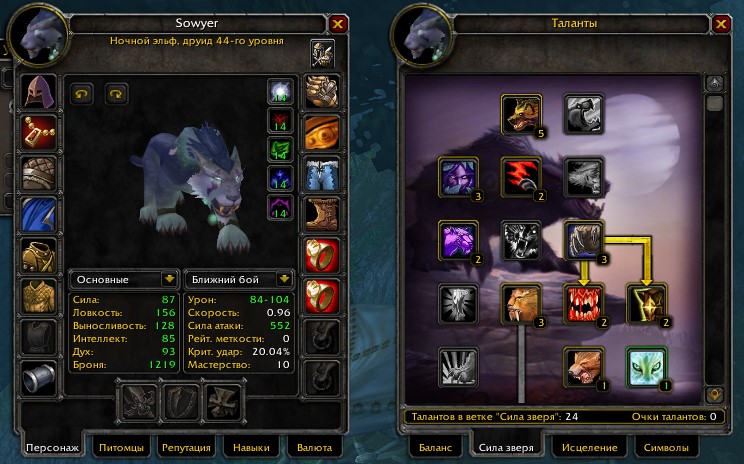Open the Валюта tab
Screen dimensions: 744x464
(x=315, y=446)
